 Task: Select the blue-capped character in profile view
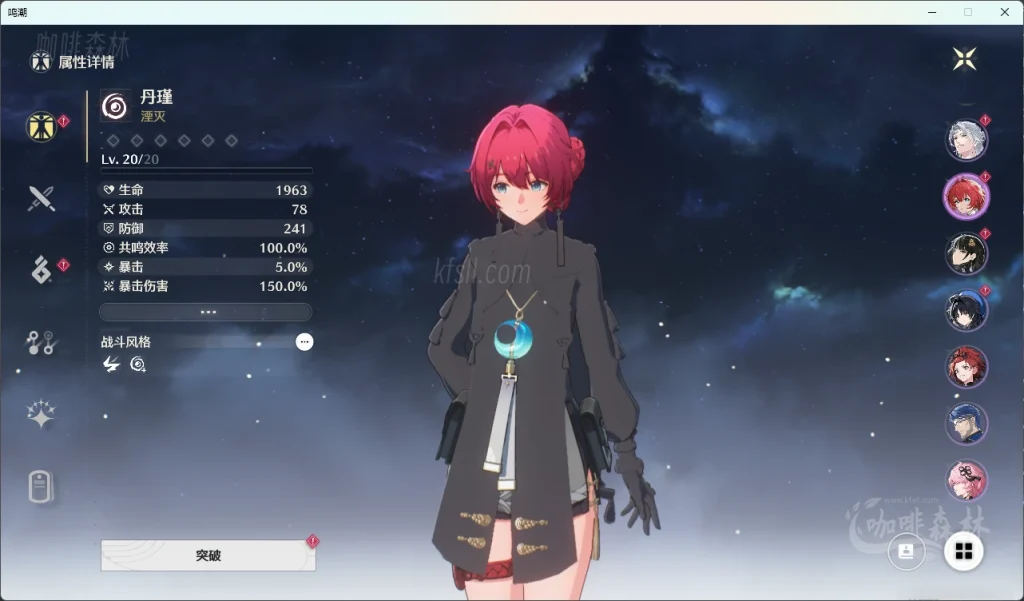(x=966, y=424)
